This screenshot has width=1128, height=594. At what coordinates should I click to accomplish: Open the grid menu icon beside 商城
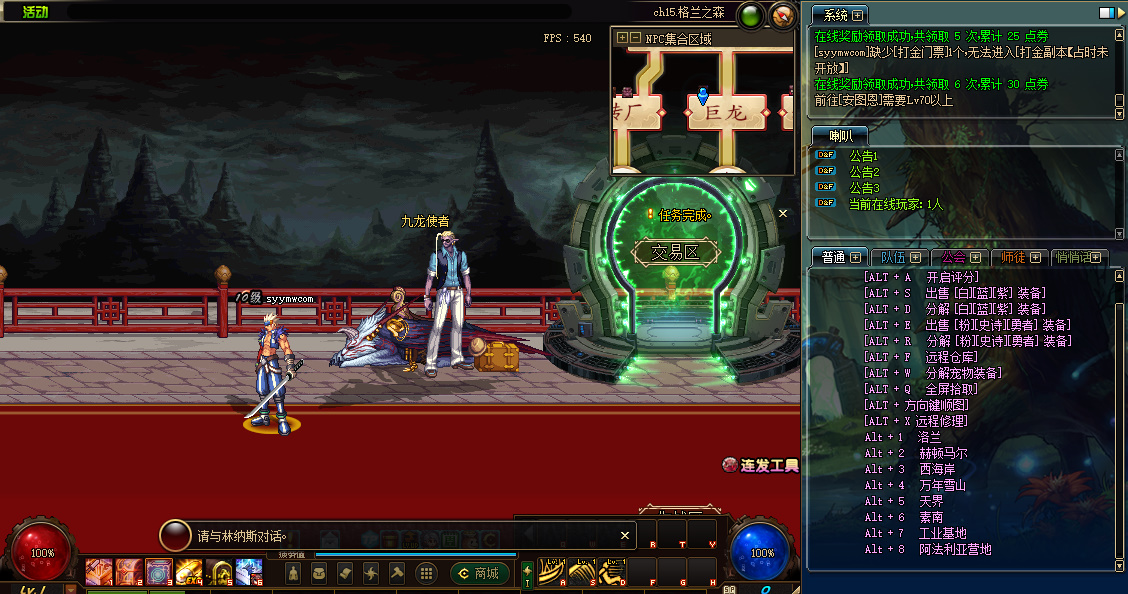(x=425, y=573)
